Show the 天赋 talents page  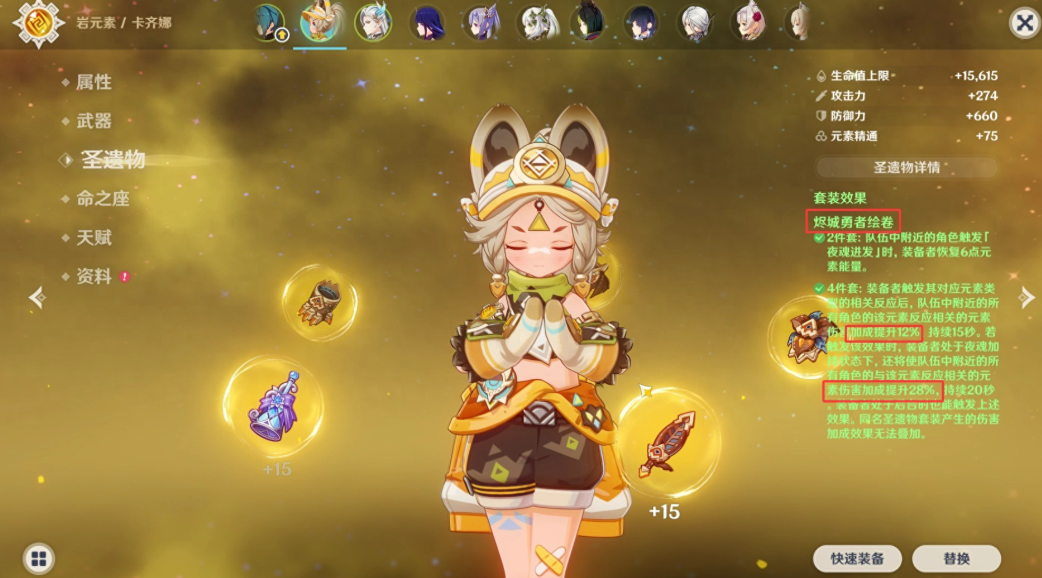click(x=93, y=237)
